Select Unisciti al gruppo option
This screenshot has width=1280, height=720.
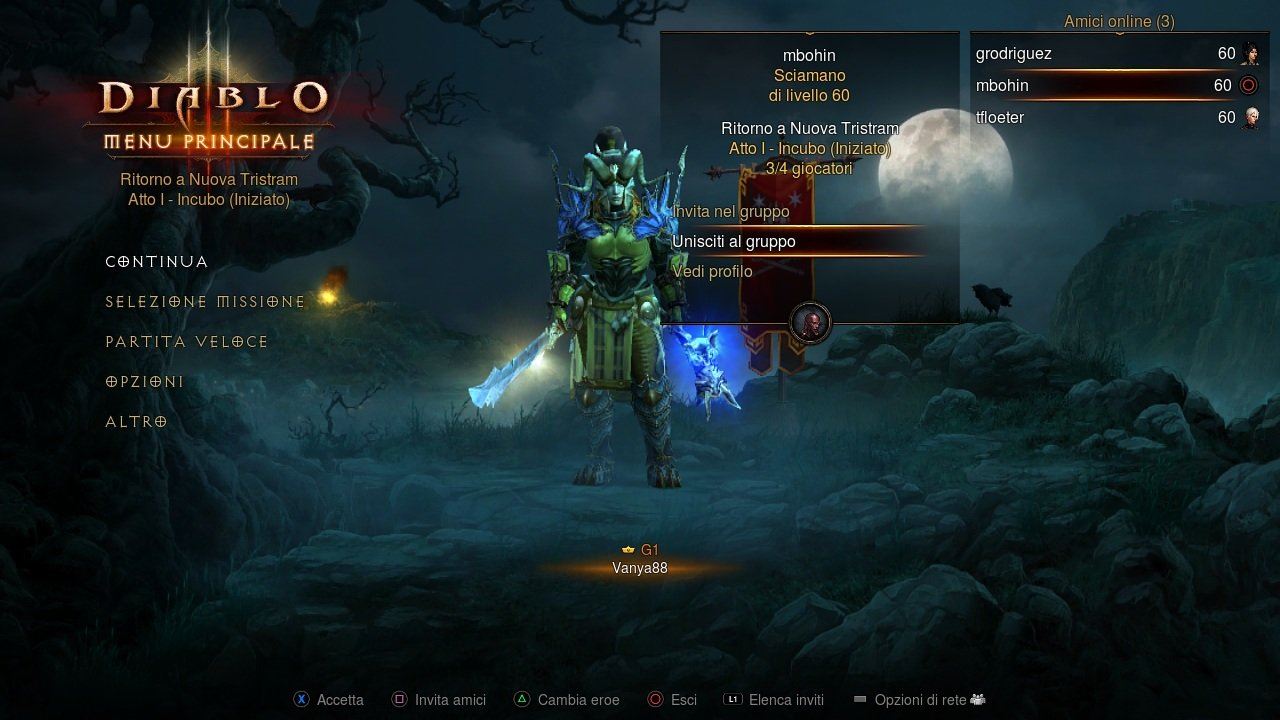click(734, 242)
